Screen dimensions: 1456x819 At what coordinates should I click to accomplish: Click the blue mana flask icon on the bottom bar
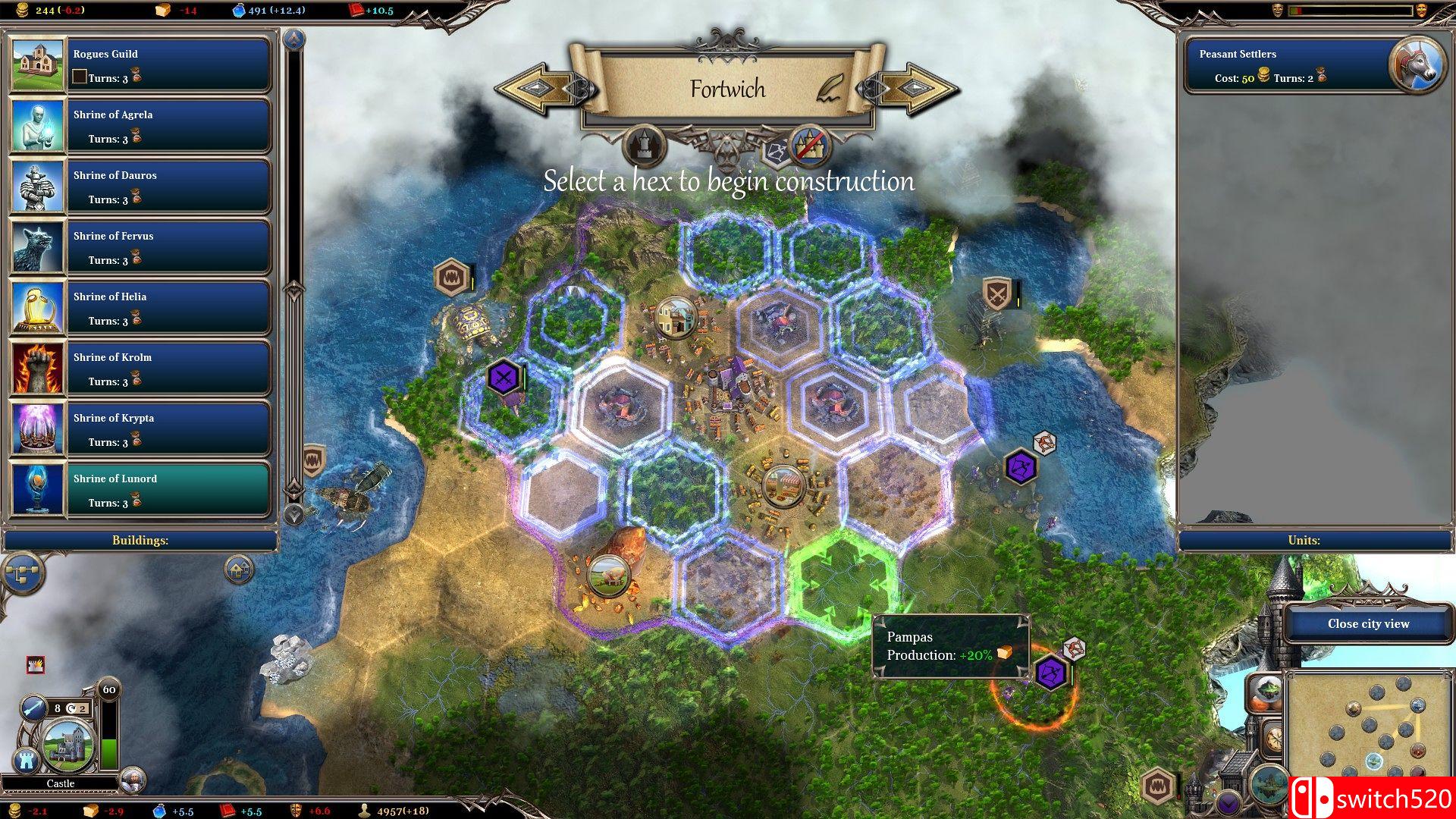159,811
